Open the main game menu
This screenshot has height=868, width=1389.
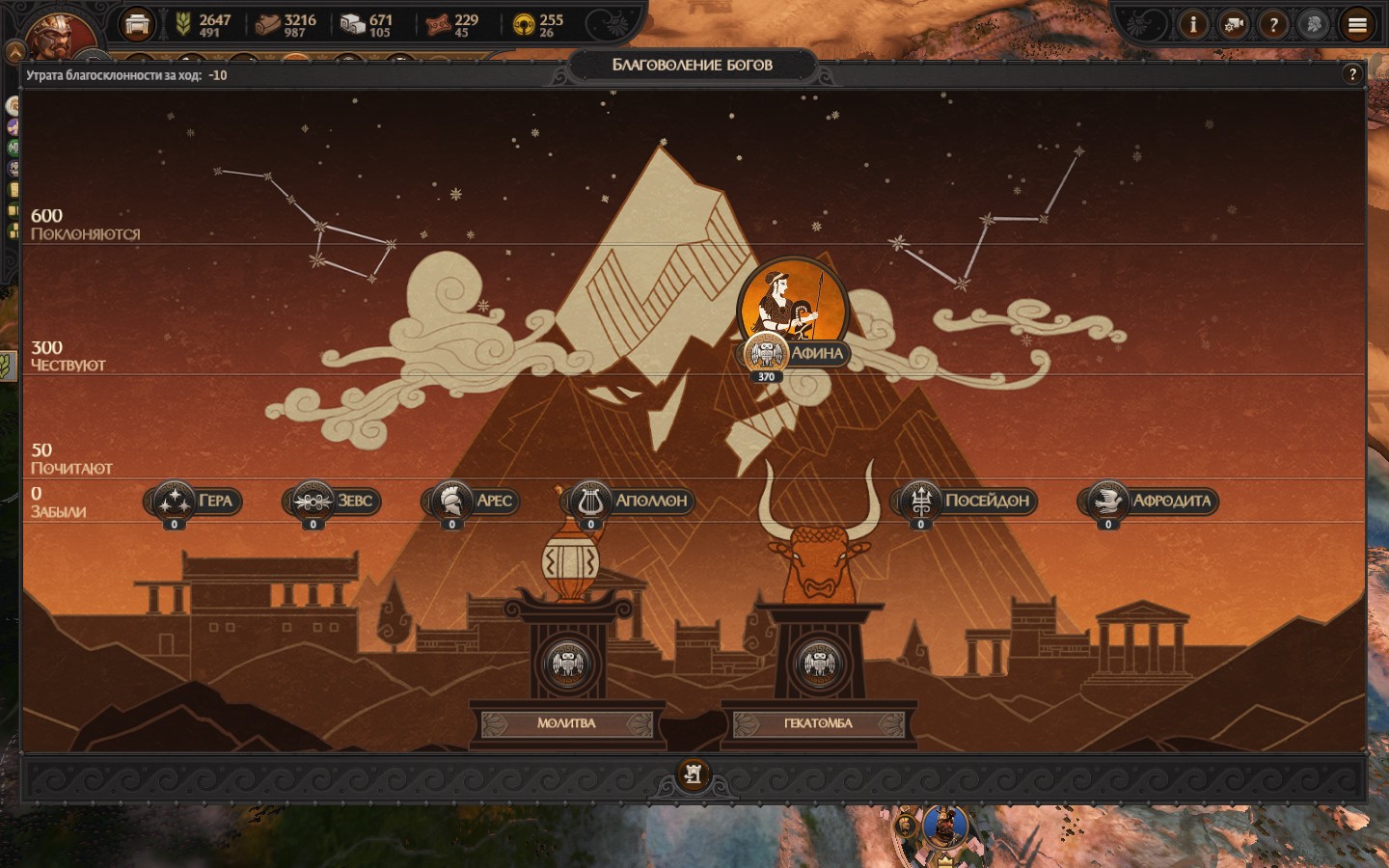(x=1357, y=25)
